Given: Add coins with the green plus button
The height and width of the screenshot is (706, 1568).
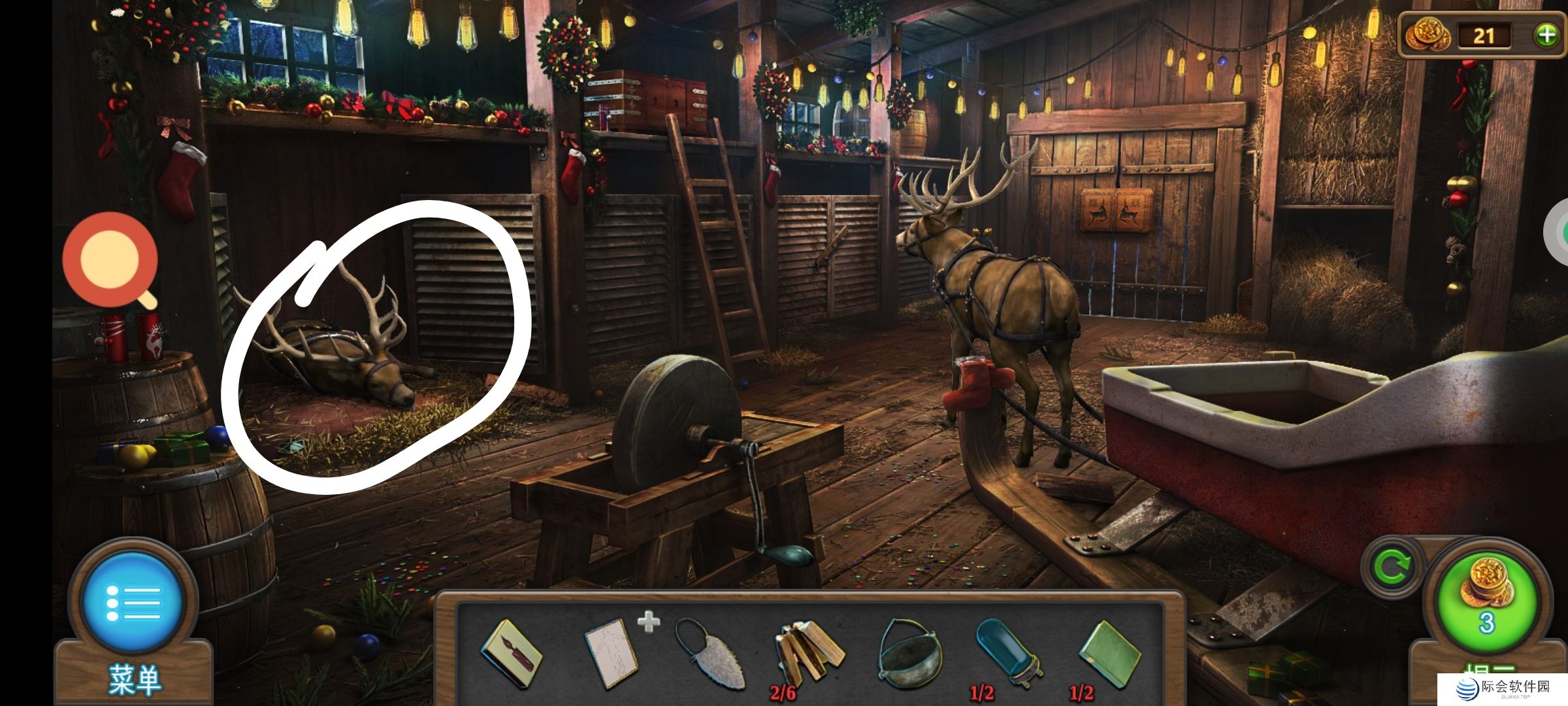Looking at the screenshot, I should click(1546, 35).
